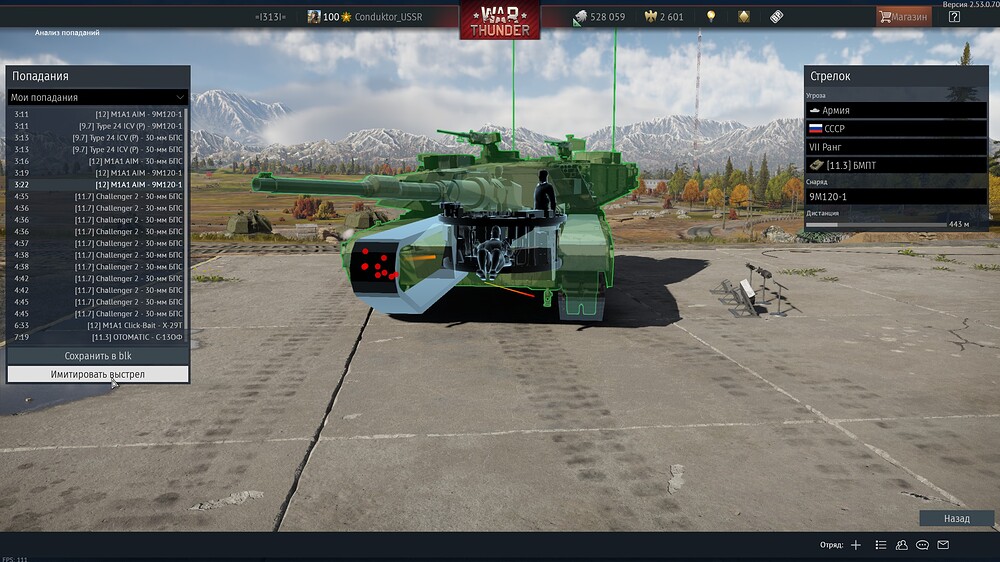Click "Сохранить в blk" button
Image resolution: width=1000 pixels, height=562 pixels.
(97, 356)
